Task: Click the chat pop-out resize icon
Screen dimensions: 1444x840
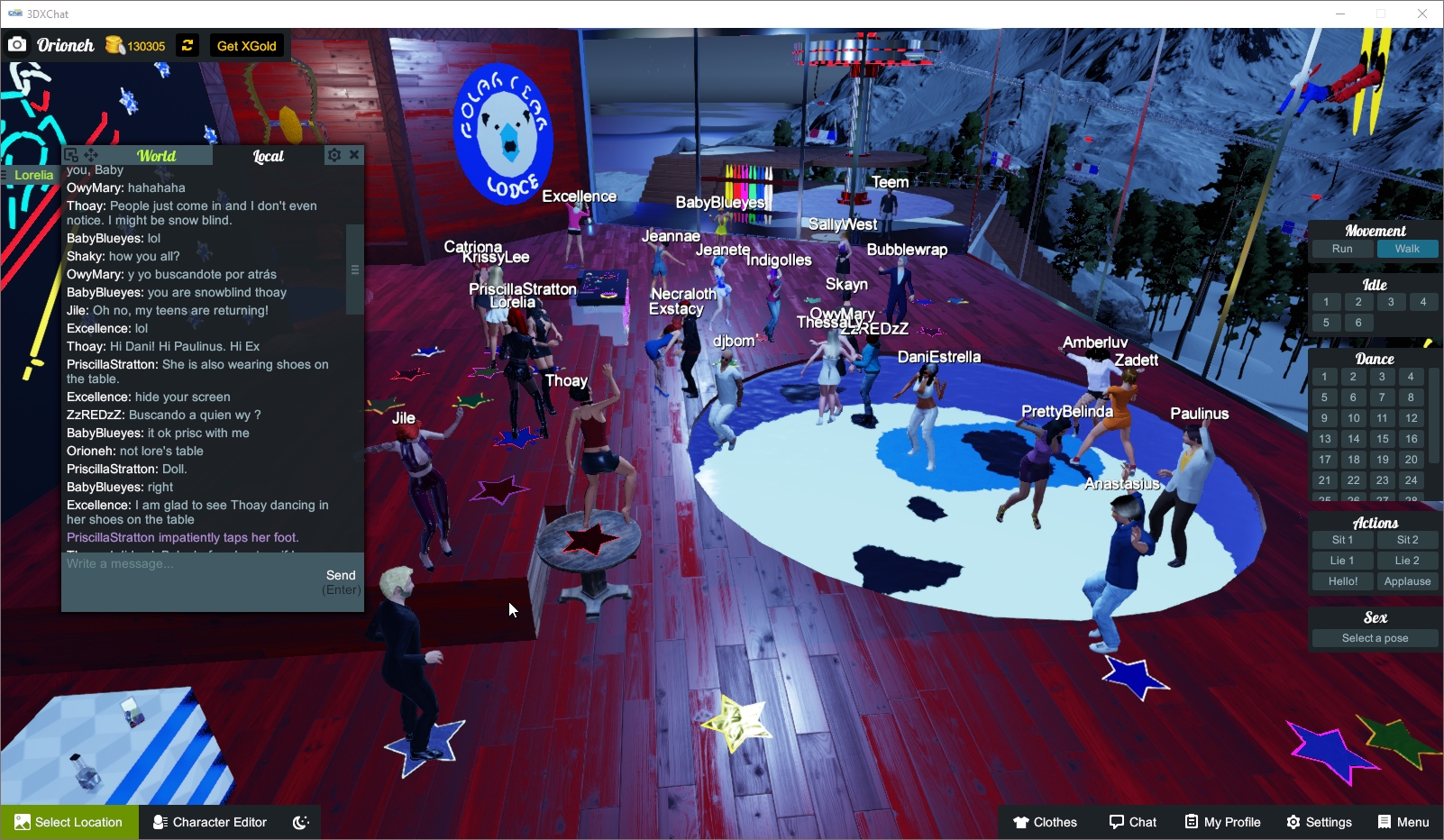Action: click(70, 154)
